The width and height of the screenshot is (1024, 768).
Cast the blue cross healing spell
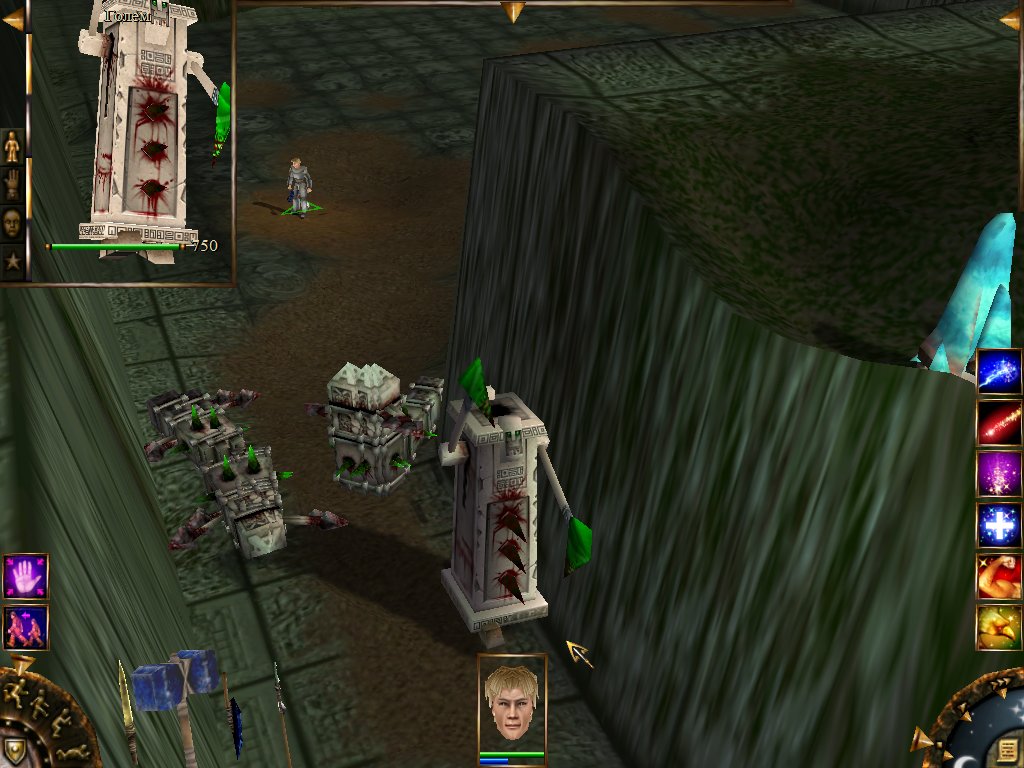click(999, 526)
